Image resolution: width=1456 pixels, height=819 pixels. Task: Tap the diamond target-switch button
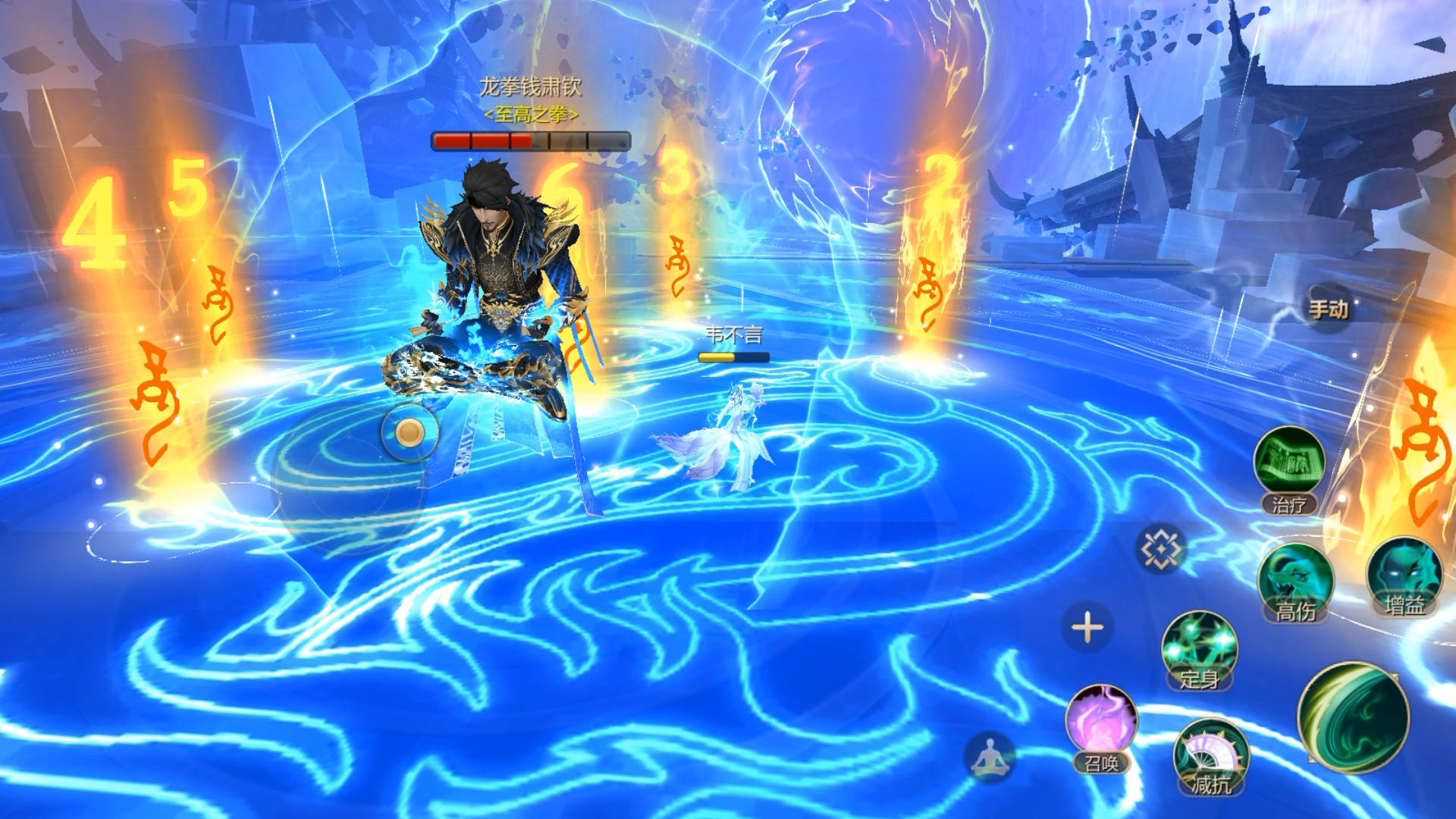1160,548
